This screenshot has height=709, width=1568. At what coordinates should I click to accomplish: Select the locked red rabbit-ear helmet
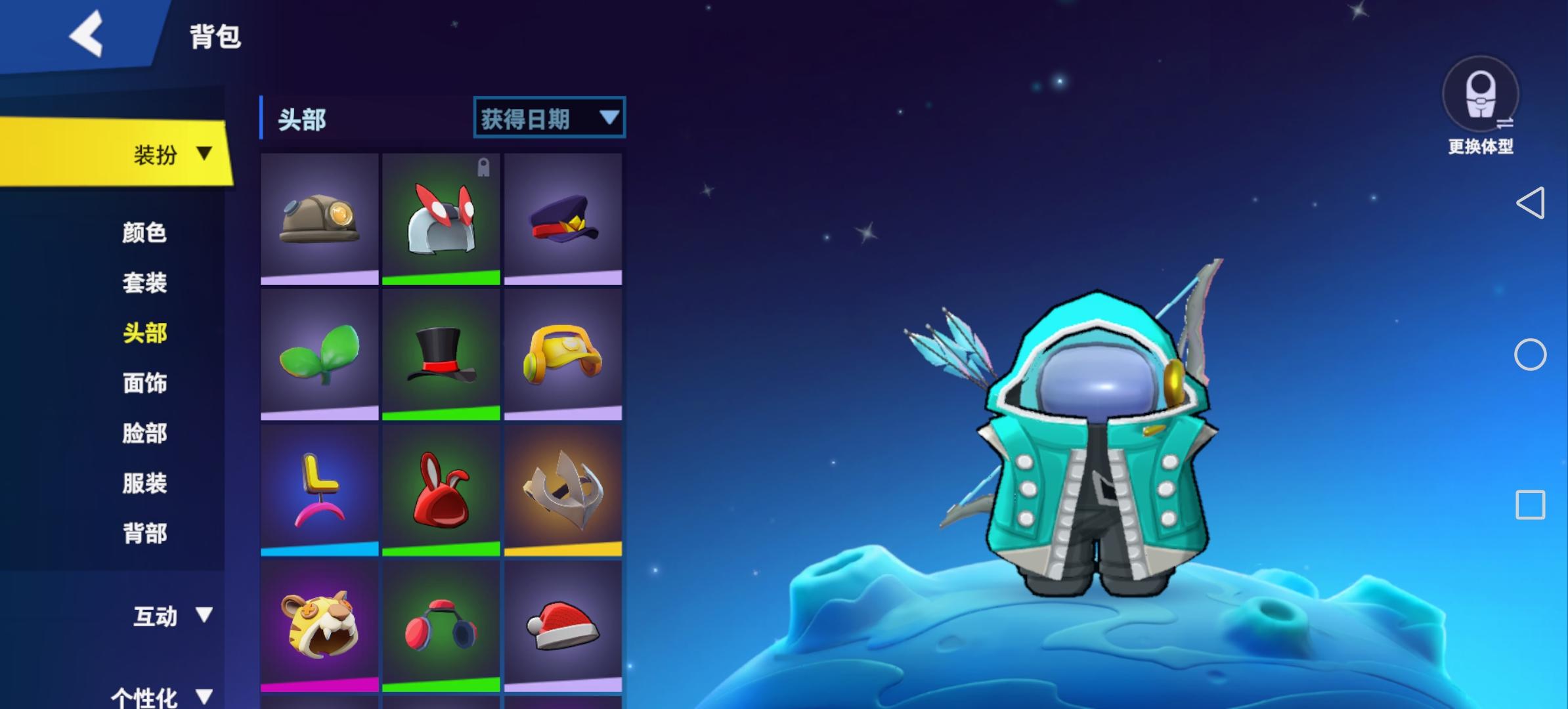(441, 217)
